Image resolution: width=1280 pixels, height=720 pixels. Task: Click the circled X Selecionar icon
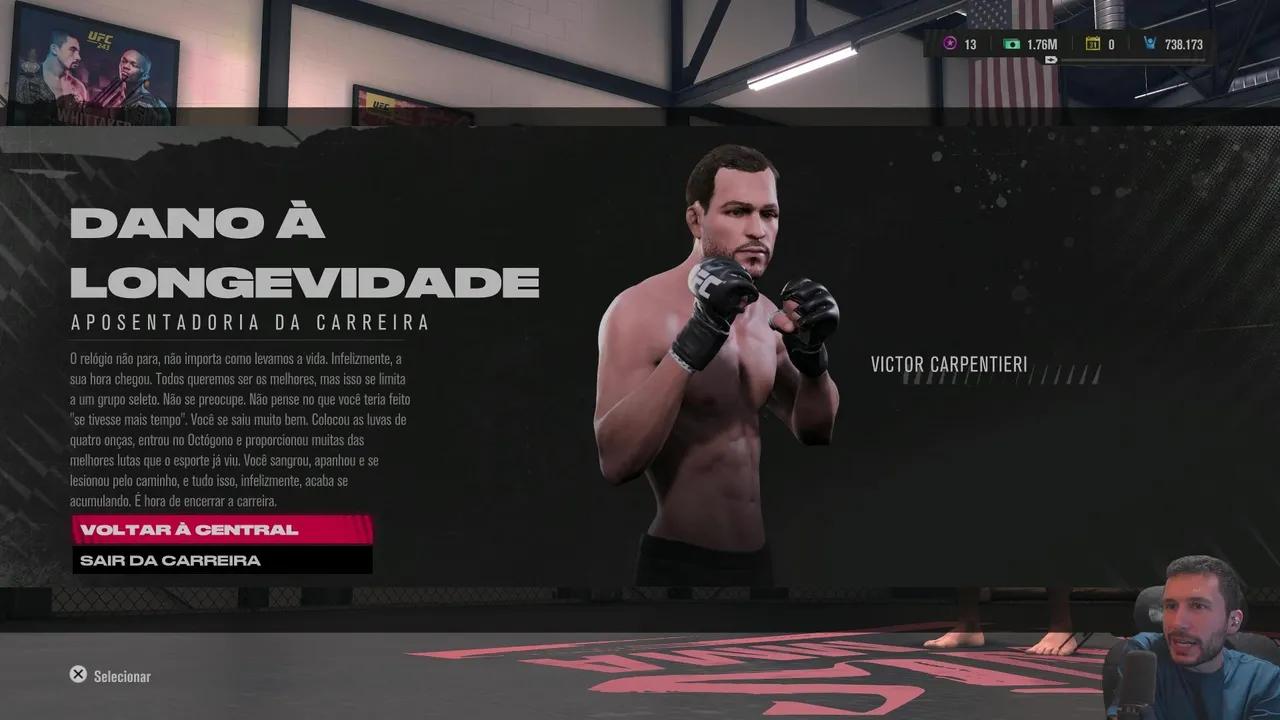(78, 674)
